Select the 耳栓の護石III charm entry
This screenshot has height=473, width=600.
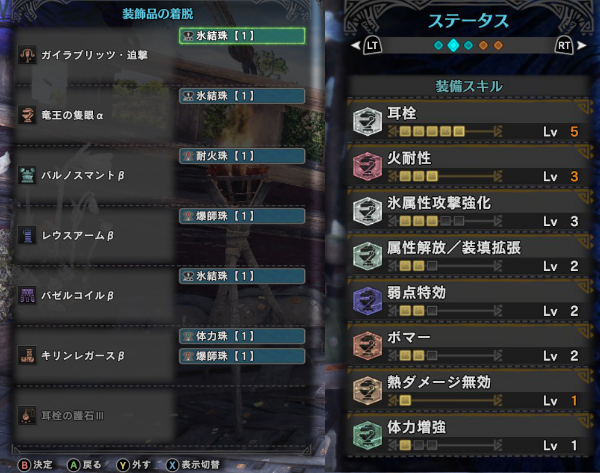tap(75, 412)
